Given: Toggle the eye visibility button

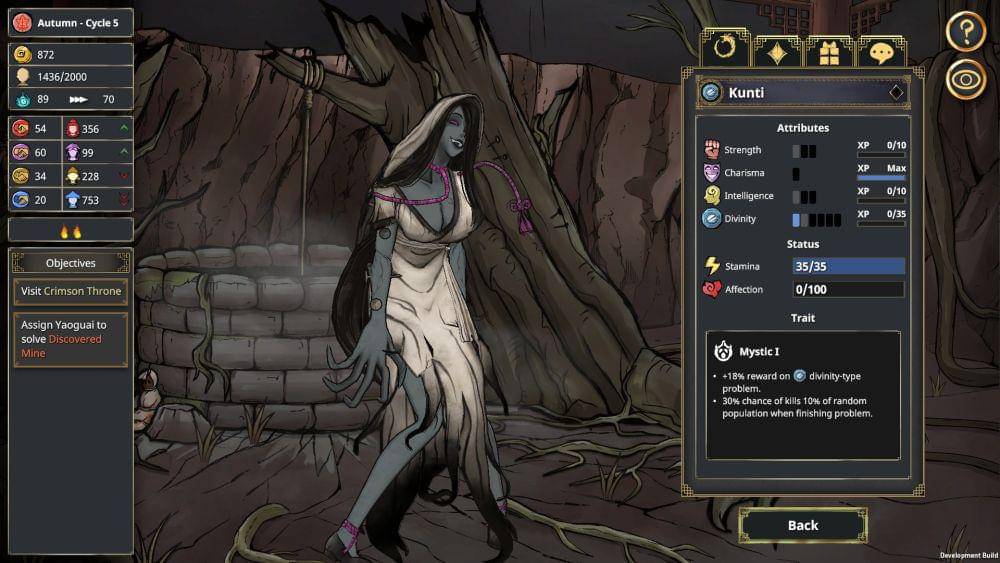Looking at the screenshot, I should [966, 81].
